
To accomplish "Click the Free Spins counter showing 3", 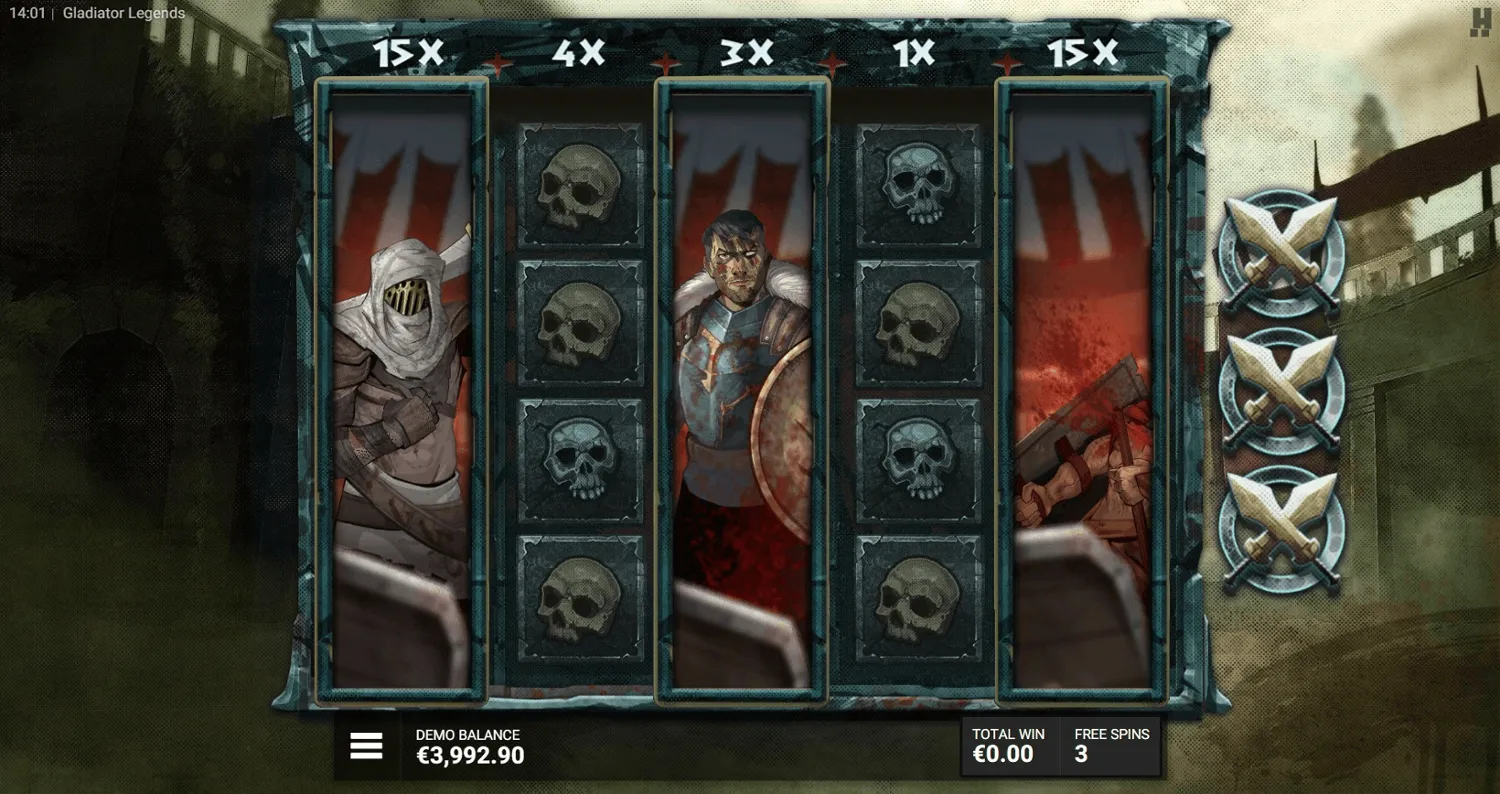I will click(1110, 745).
